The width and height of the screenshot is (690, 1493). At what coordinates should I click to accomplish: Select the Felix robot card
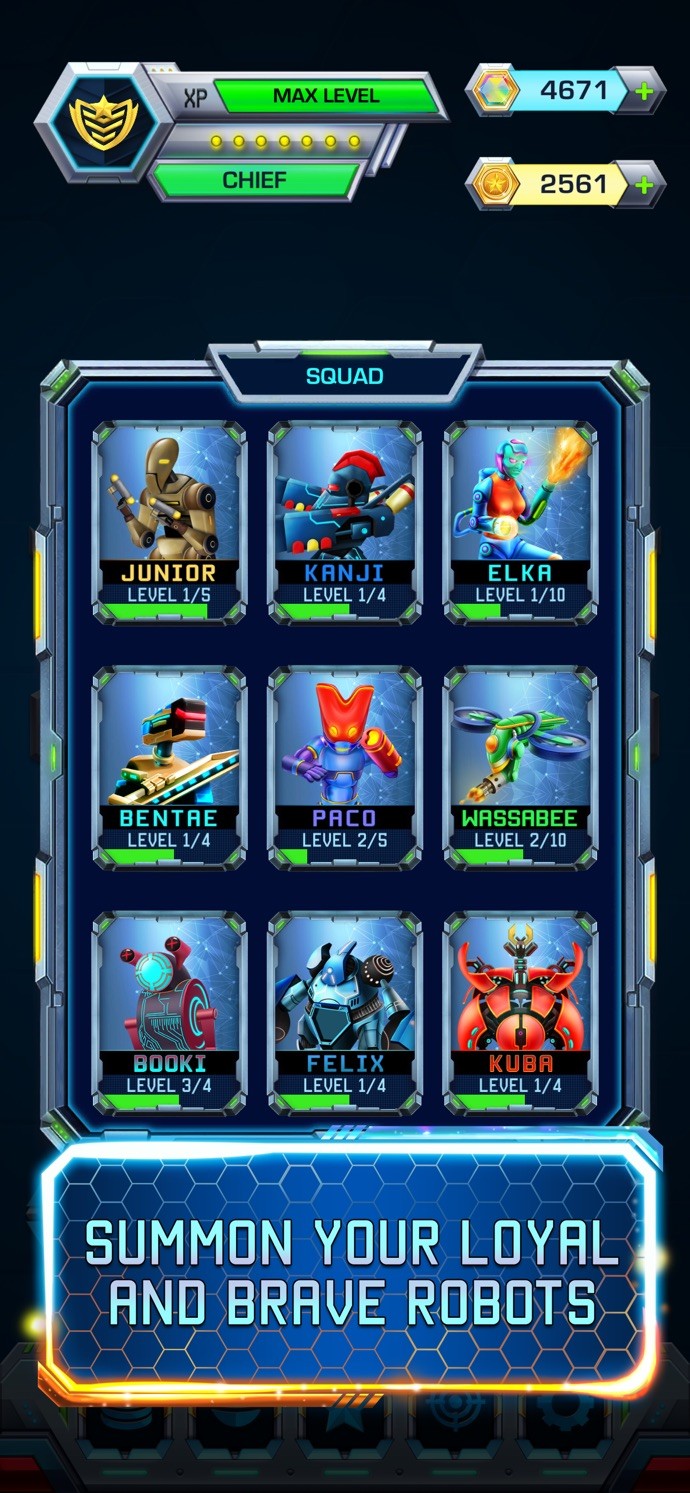(345, 1012)
